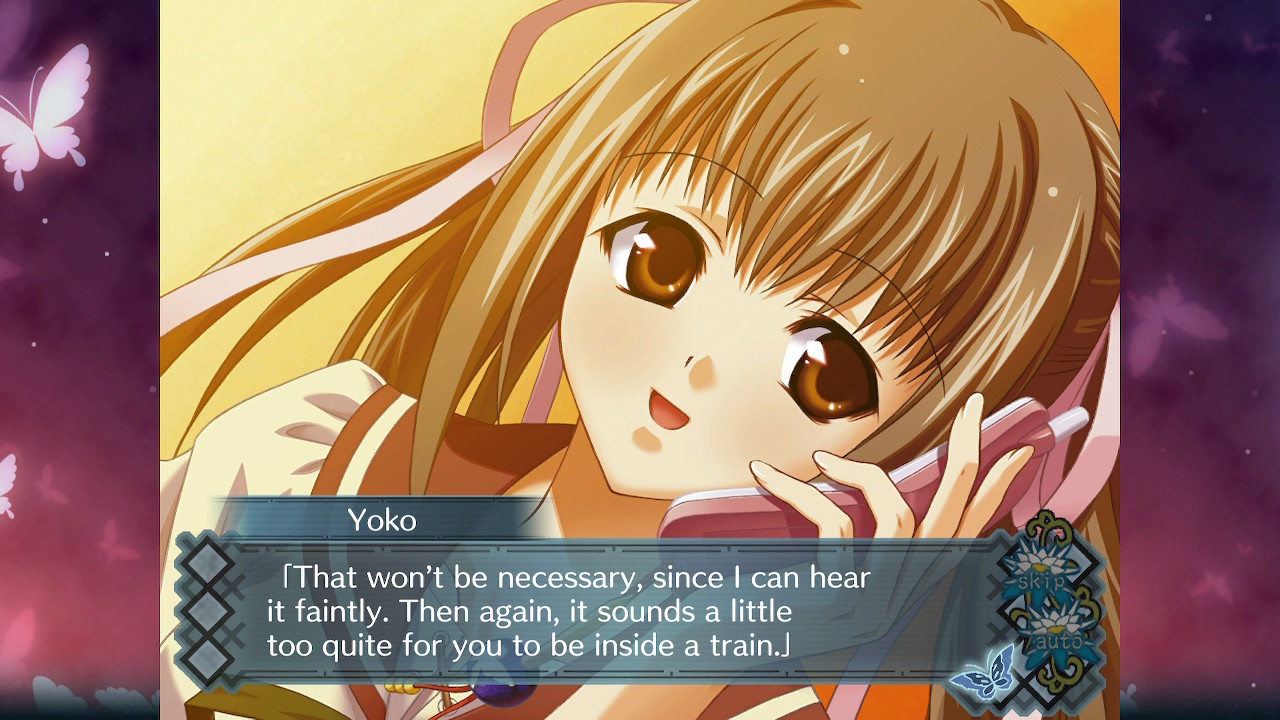Click the blue butterfly advance icon
1280x720 pixels.
(x=983, y=671)
